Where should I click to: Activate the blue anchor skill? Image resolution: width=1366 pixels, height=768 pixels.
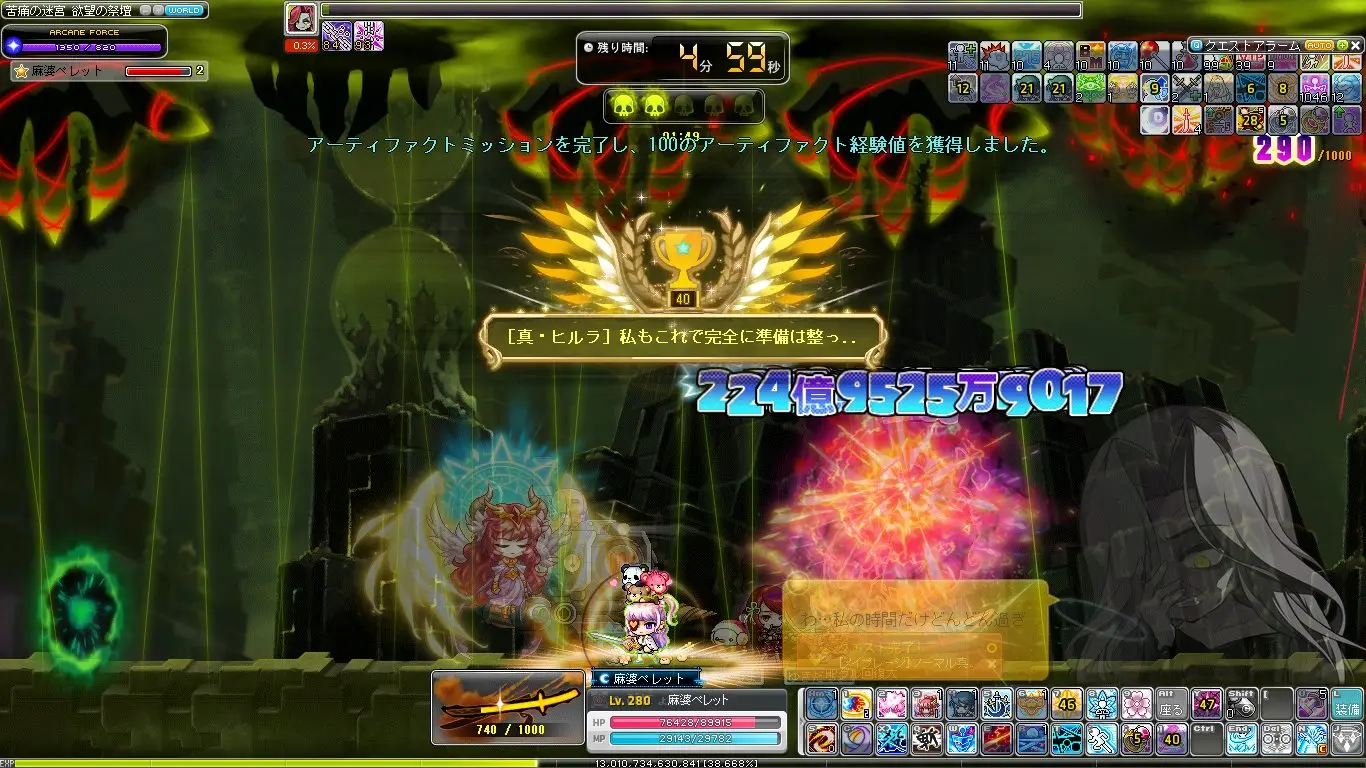tap(996, 705)
